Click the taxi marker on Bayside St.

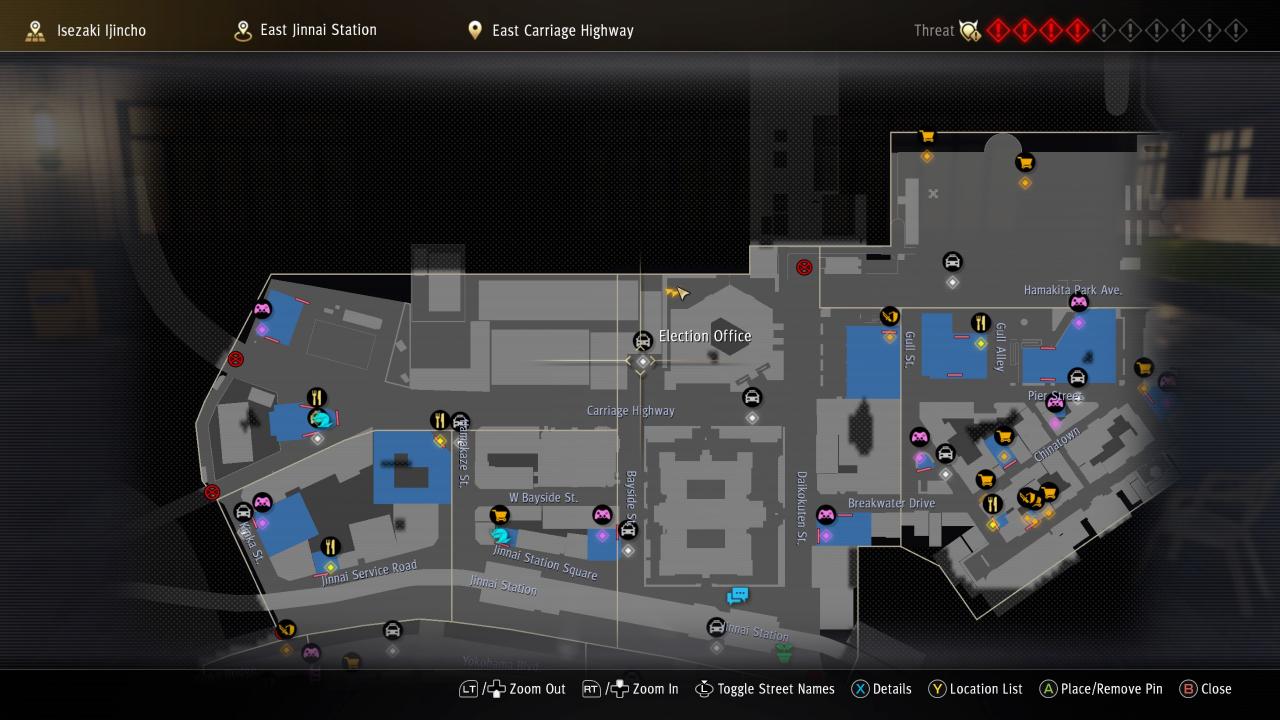point(628,530)
